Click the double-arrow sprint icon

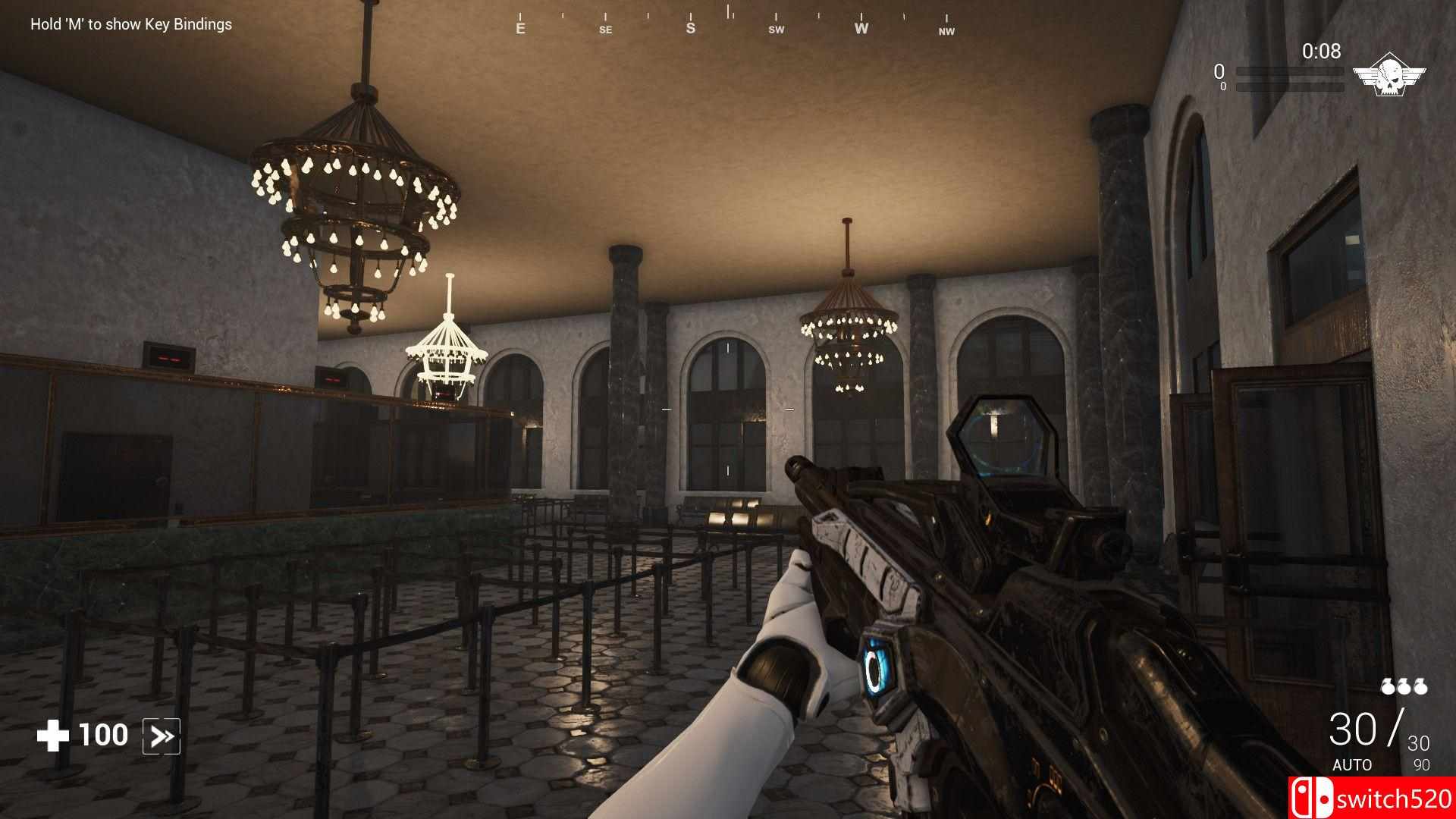[162, 736]
